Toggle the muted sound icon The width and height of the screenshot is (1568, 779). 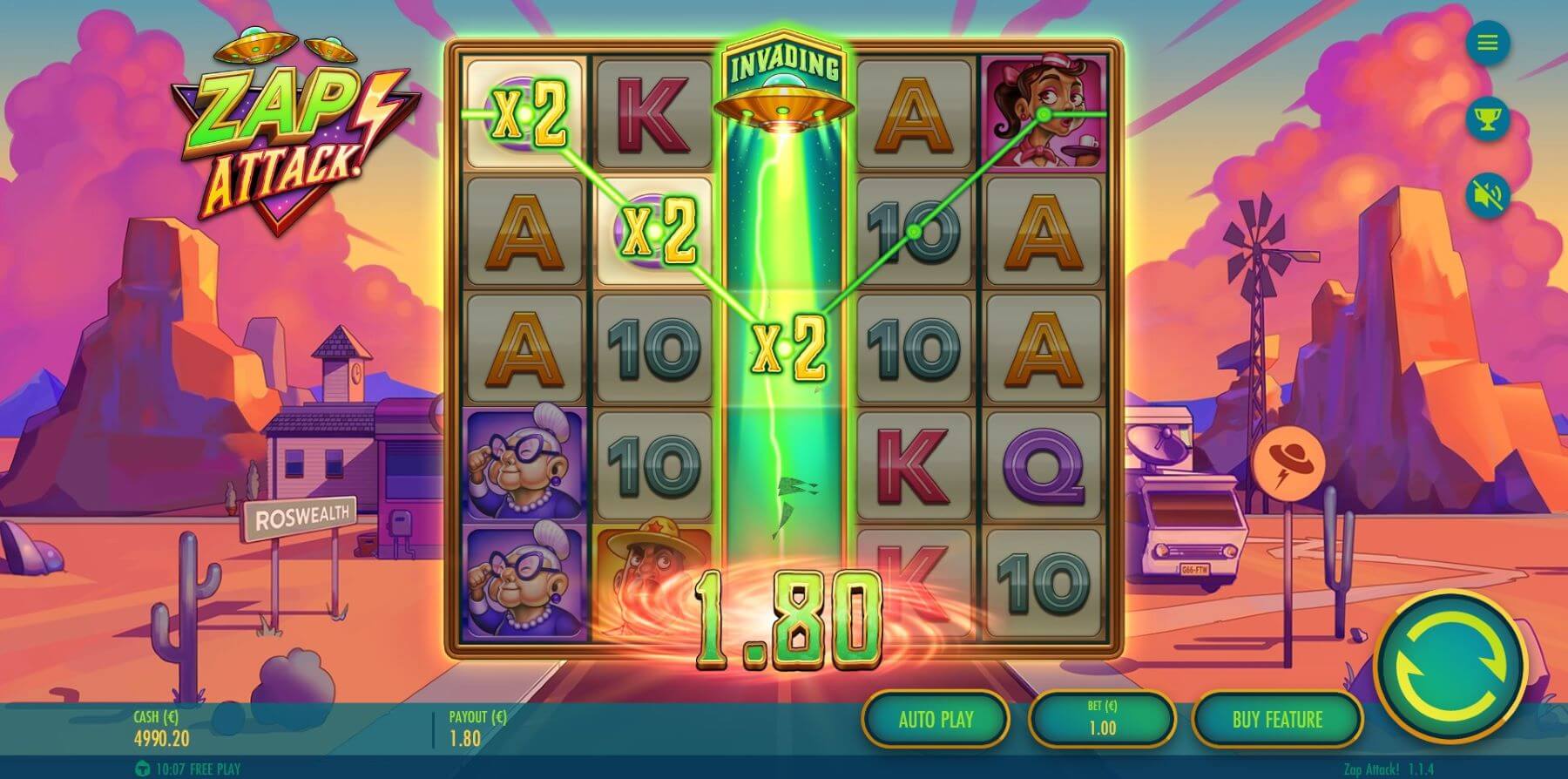tap(1487, 194)
